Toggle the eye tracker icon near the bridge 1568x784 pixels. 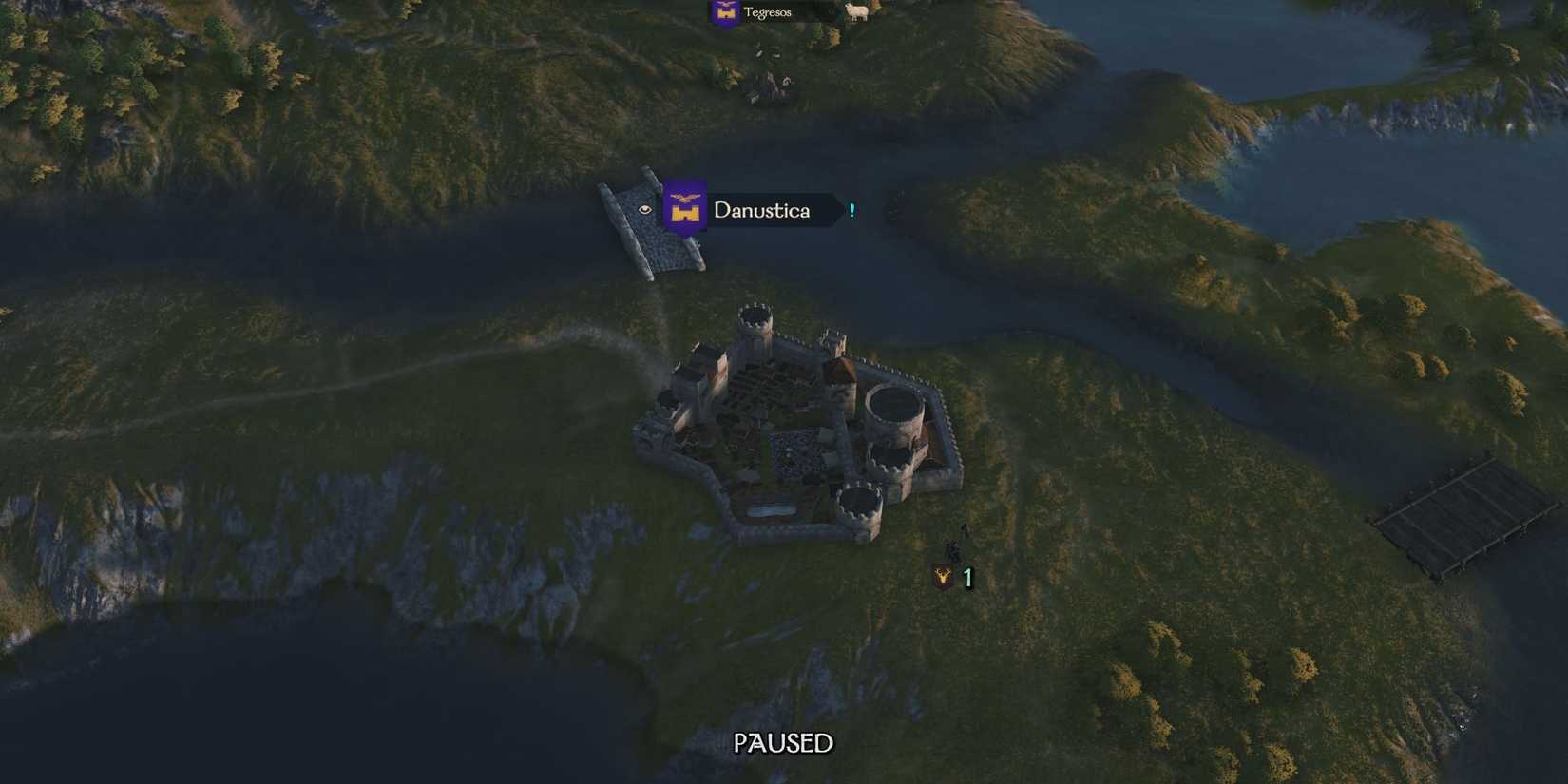coord(646,211)
